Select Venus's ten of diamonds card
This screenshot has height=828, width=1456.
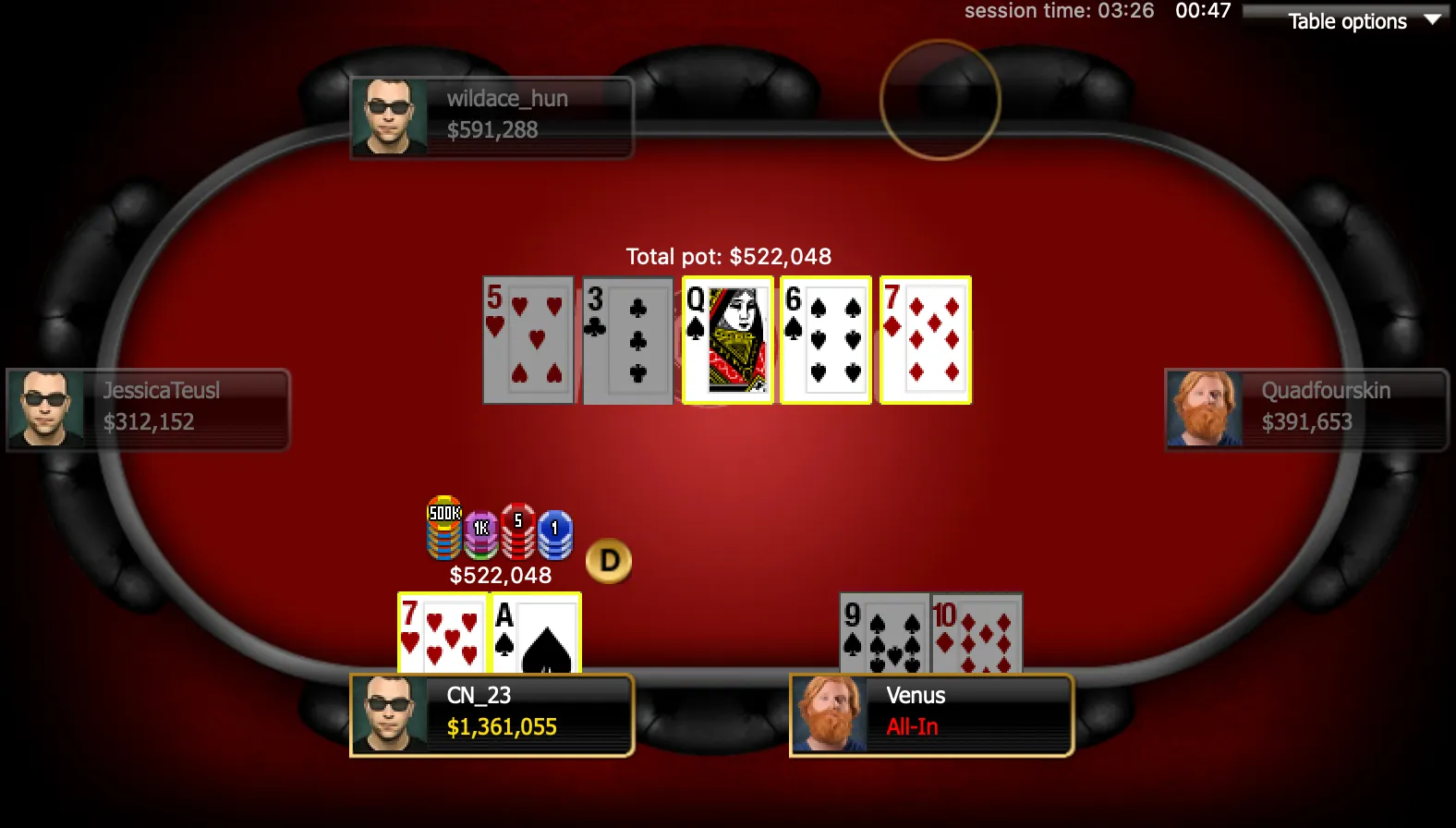977,634
